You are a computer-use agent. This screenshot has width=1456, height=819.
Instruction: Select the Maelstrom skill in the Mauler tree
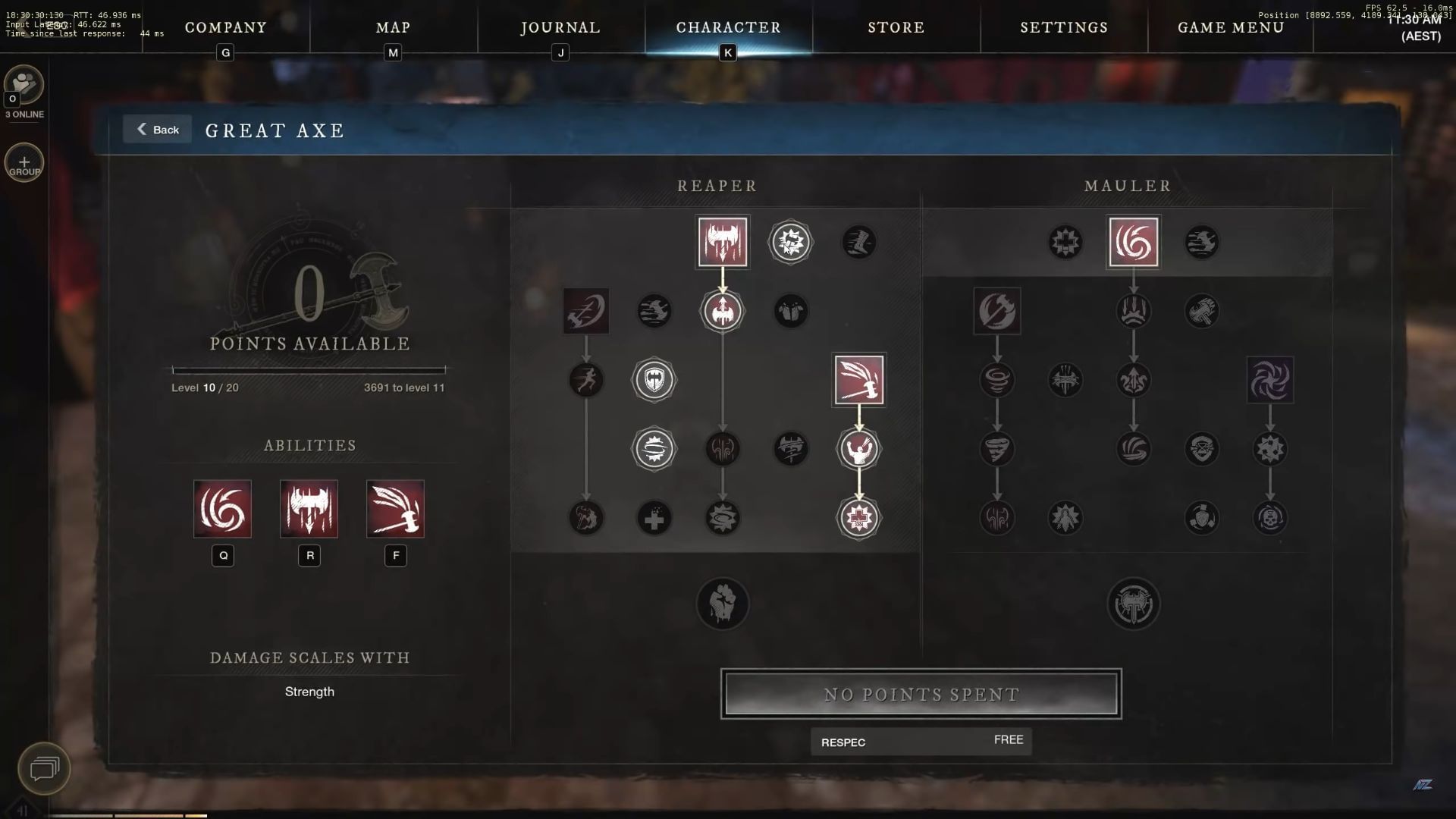click(1133, 242)
